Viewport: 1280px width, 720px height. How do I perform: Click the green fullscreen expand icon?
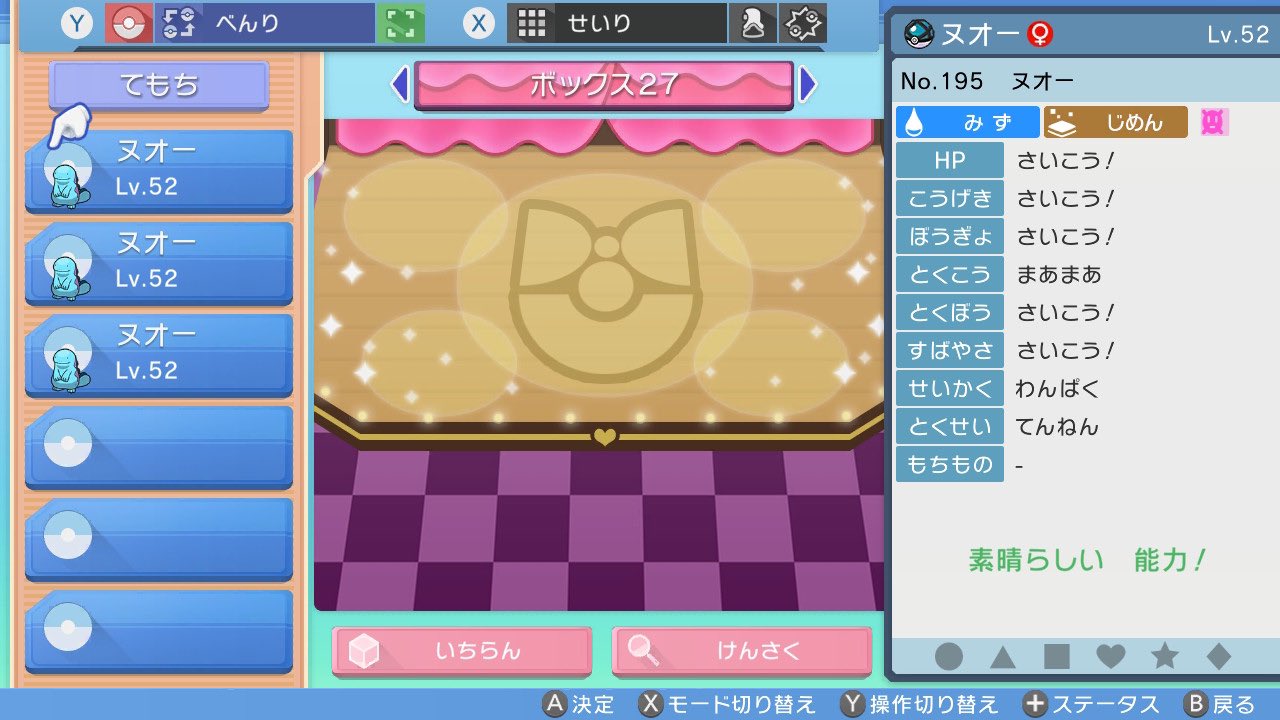tap(399, 22)
